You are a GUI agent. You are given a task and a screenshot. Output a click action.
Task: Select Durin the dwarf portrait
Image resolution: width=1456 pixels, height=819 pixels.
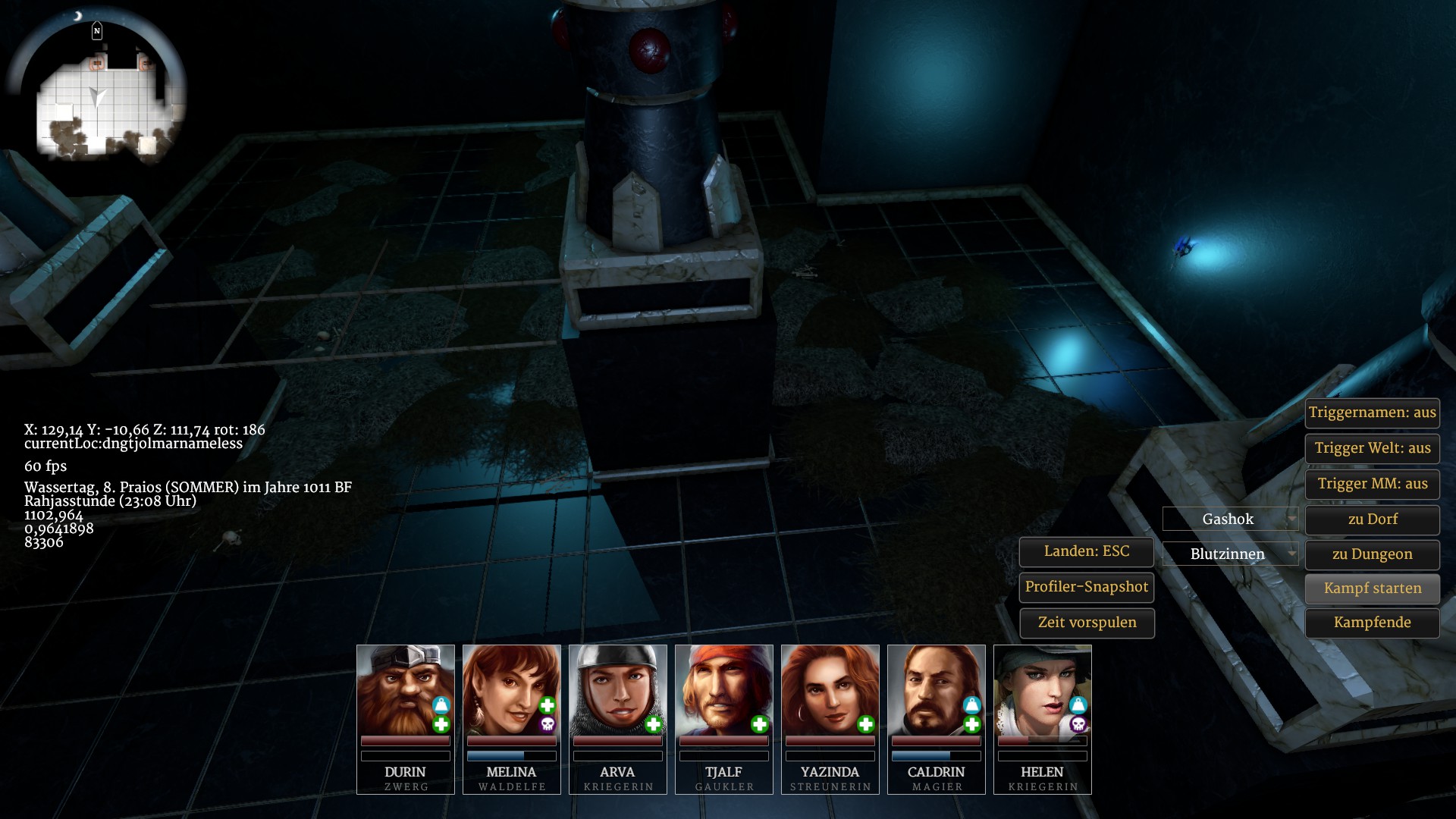405,689
